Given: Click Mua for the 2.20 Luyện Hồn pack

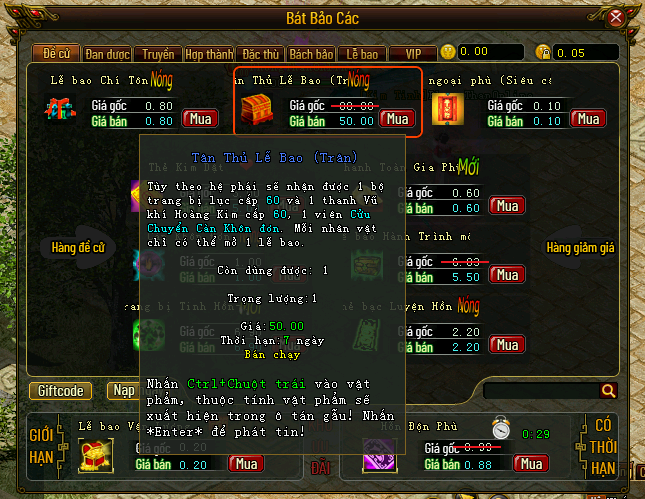Looking at the screenshot, I should coord(507,347).
